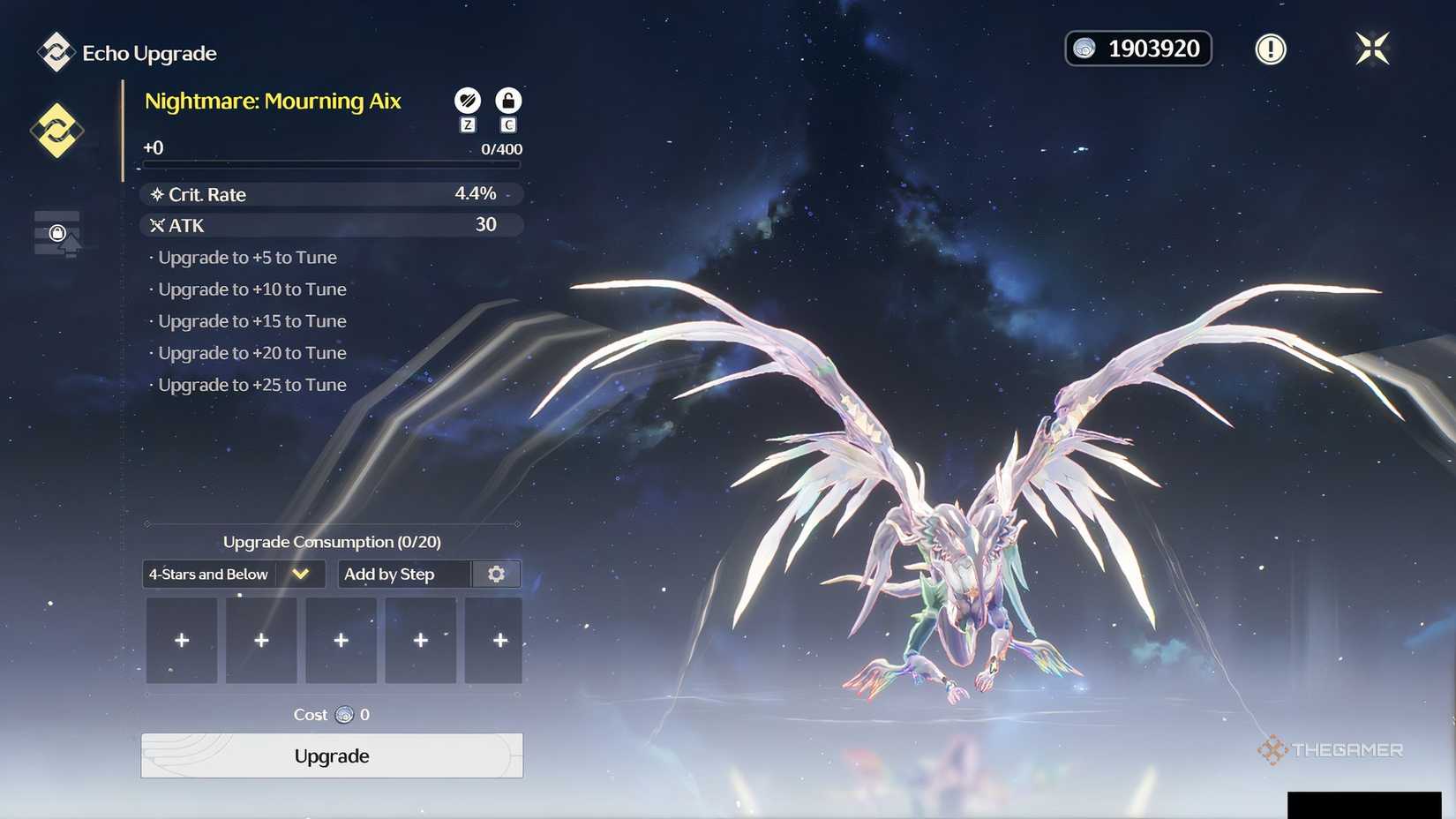The image size is (1456, 819).
Task: Close the Echo Upgrade screen
Action: pyautogui.click(x=1372, y=49)
